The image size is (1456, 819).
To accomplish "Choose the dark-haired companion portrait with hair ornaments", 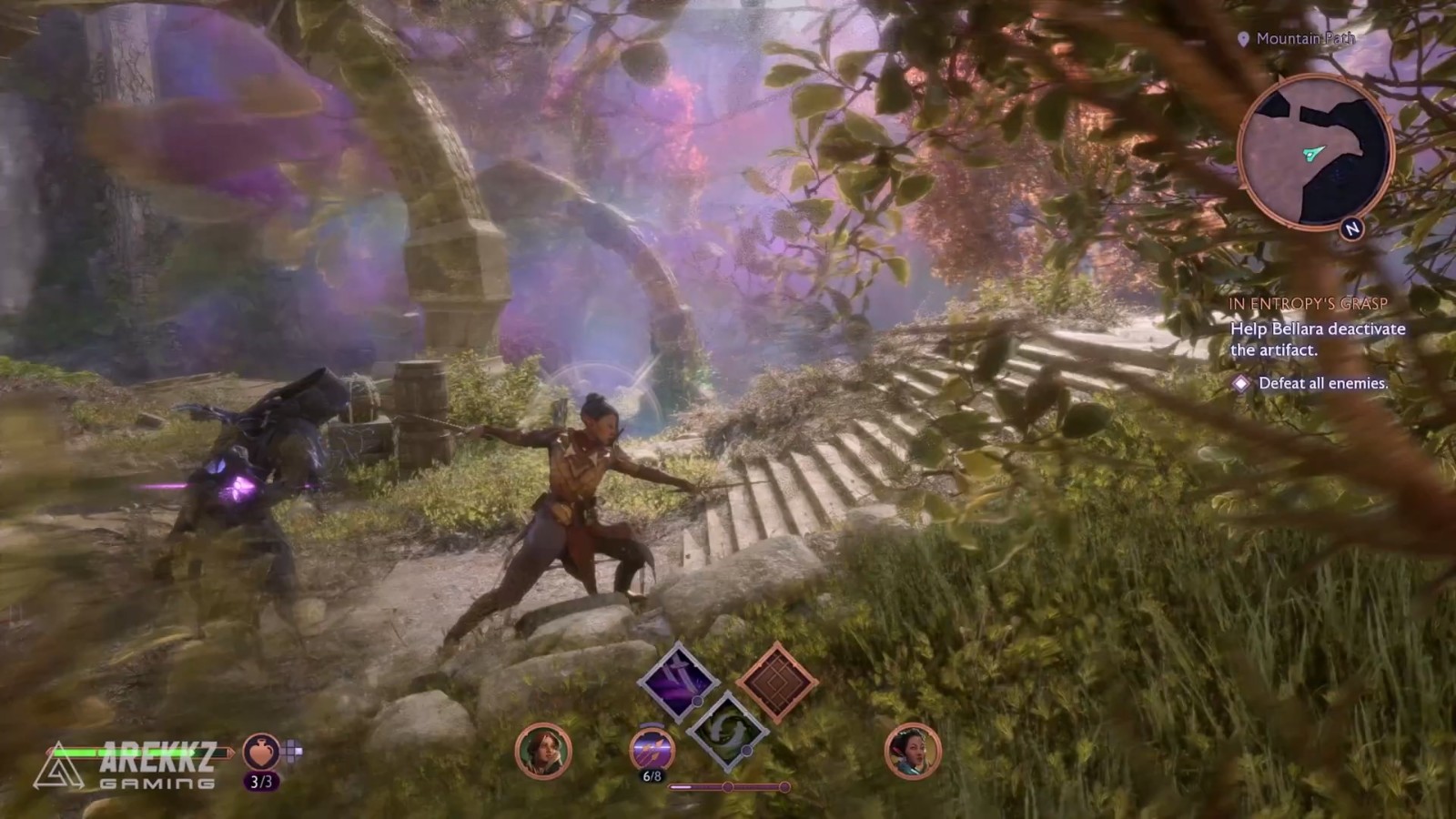I will (912, 752).
